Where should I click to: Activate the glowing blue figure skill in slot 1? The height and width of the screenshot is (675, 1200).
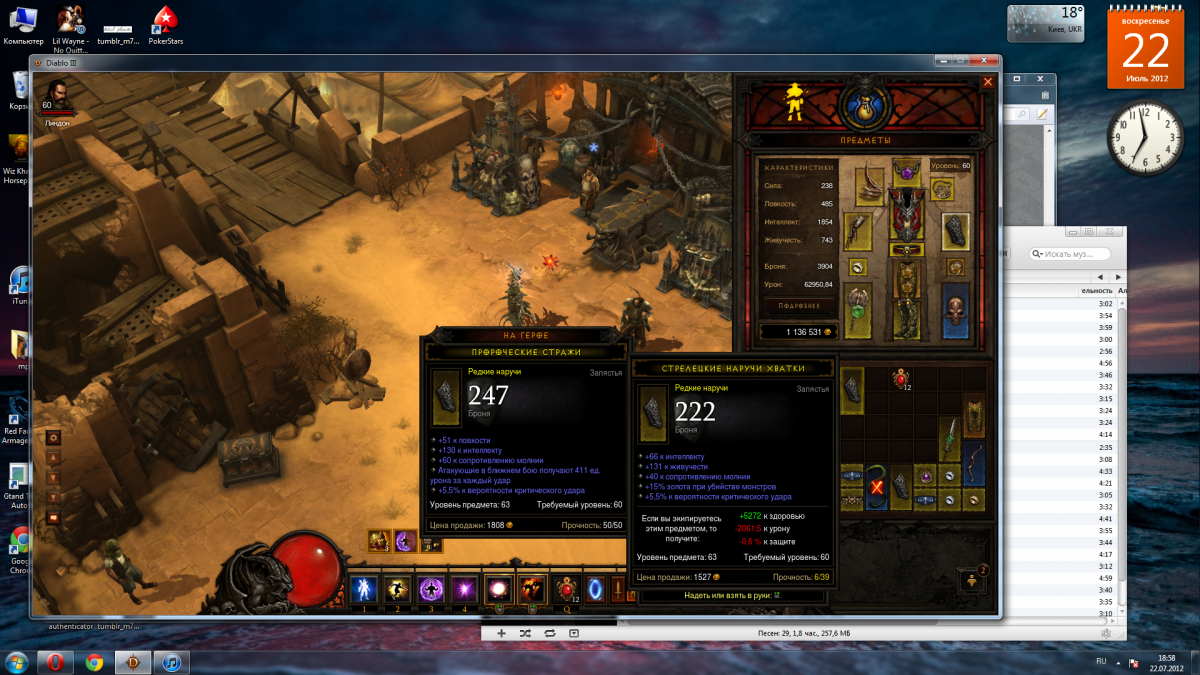pos(363,589)
